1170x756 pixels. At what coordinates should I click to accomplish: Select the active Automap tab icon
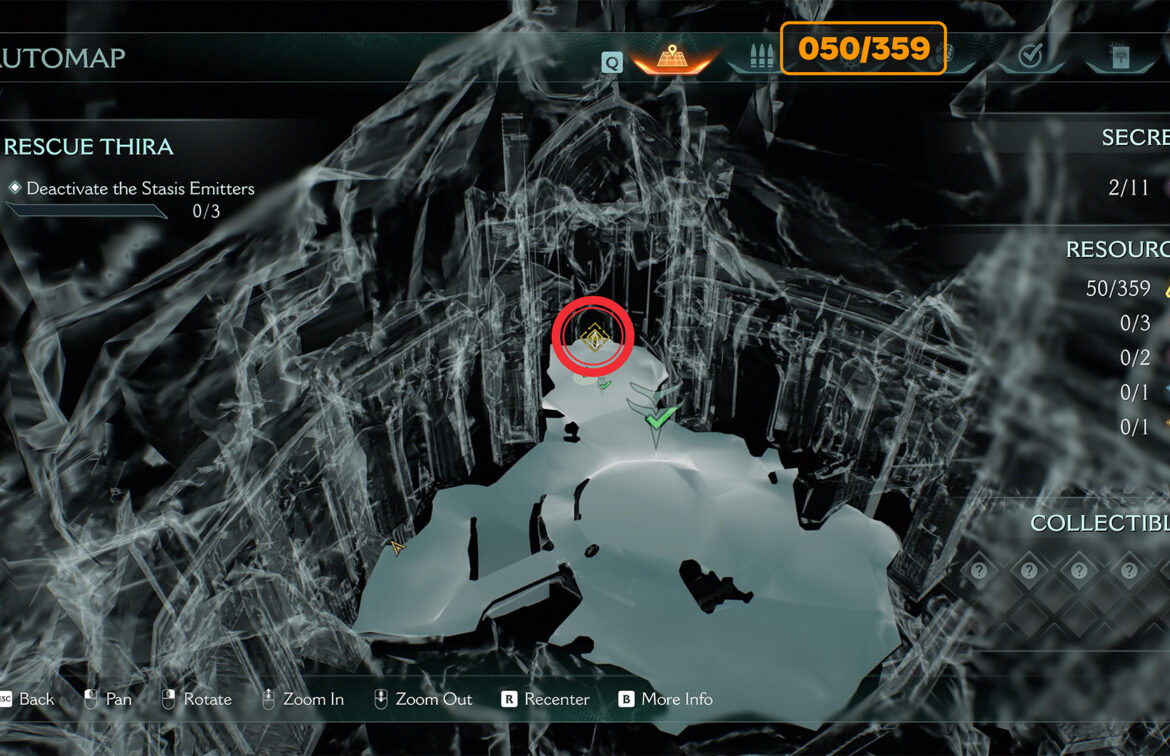point(672,58)
